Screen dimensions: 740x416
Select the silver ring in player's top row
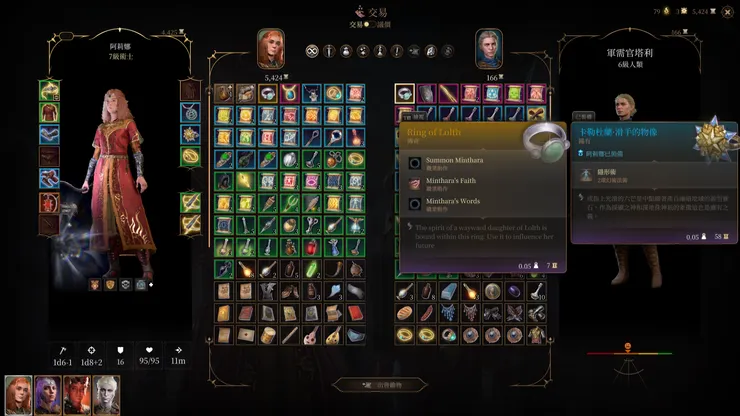267,93
